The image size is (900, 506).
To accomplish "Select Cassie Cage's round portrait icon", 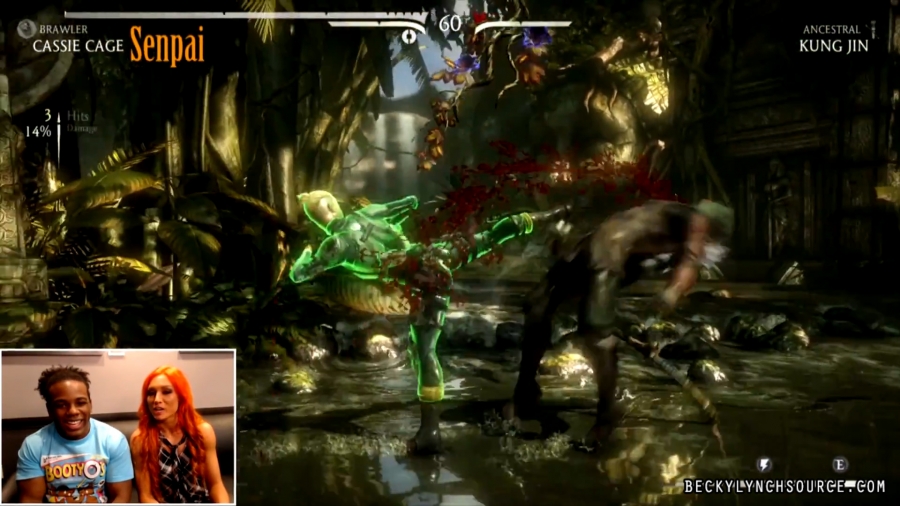I will click(25, 29).
